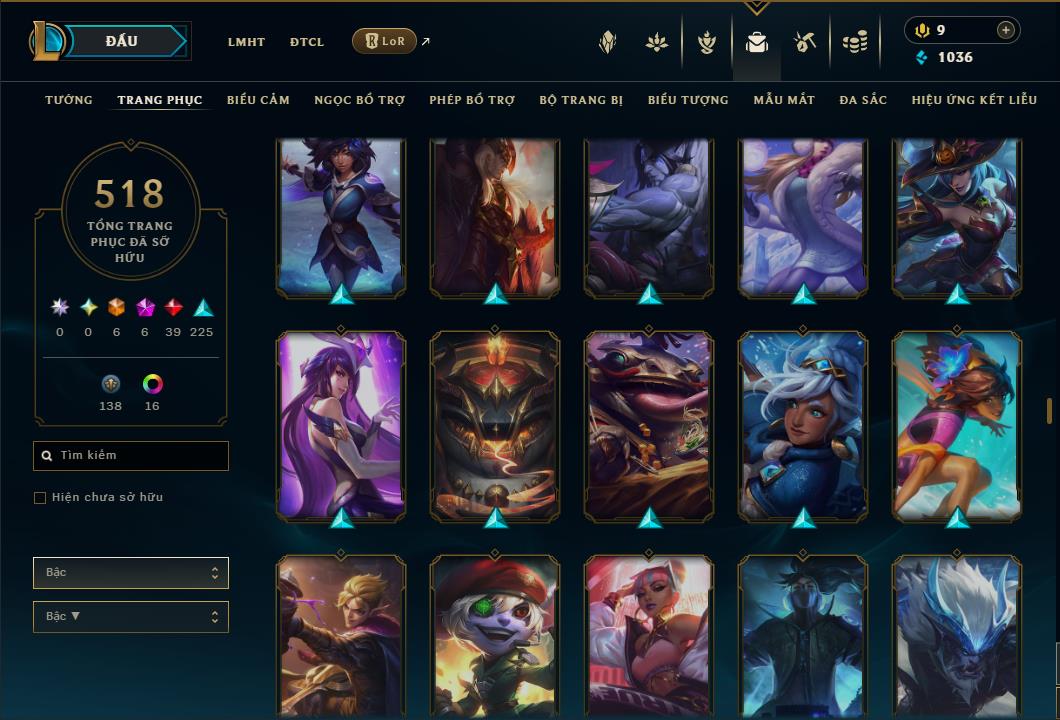The width and height of the screenshot is (1060, 720).
Task: Open the coin stack store icon
Action: 854,42
